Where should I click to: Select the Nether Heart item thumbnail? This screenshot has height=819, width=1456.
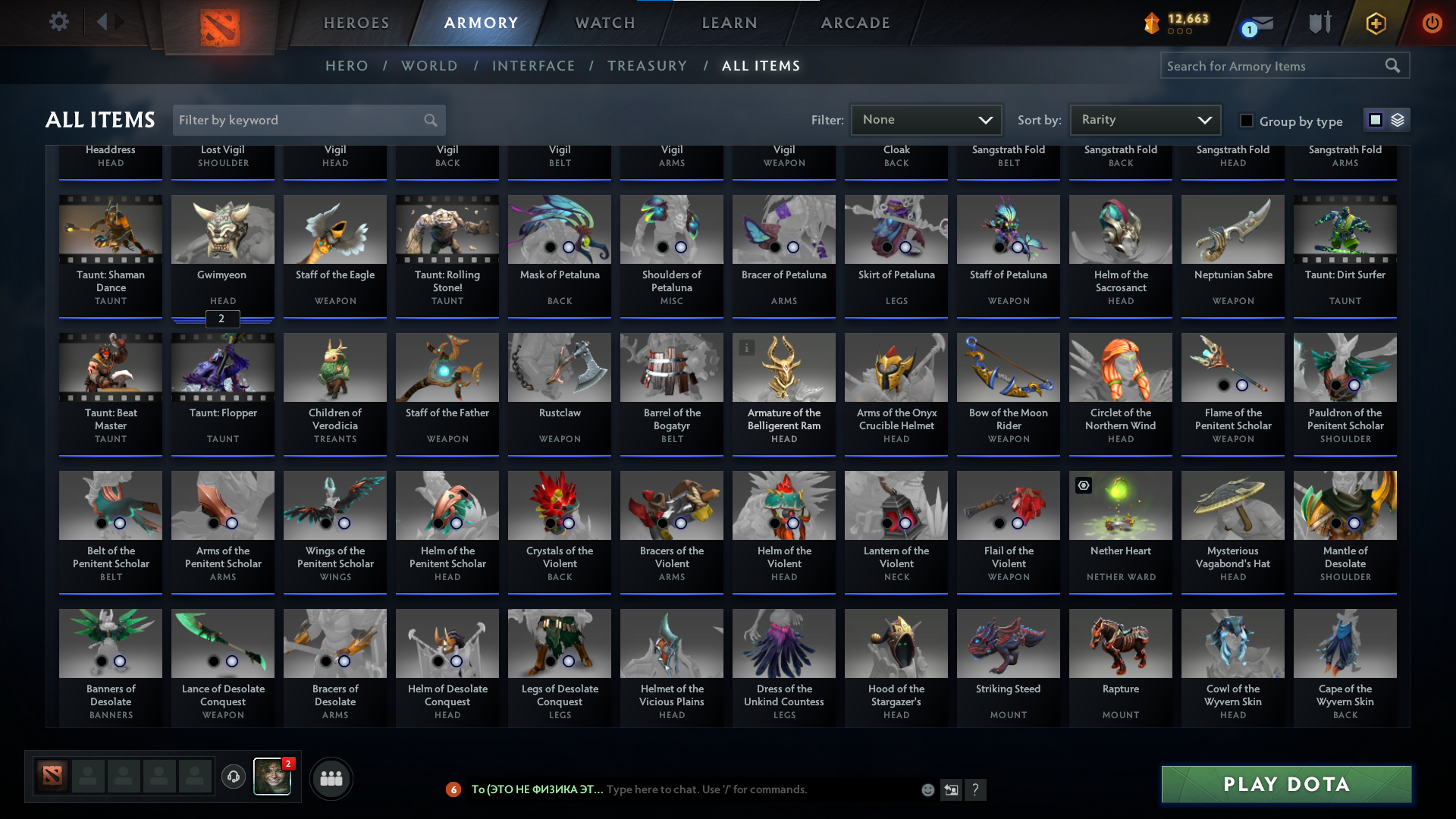coord(1120,505)
